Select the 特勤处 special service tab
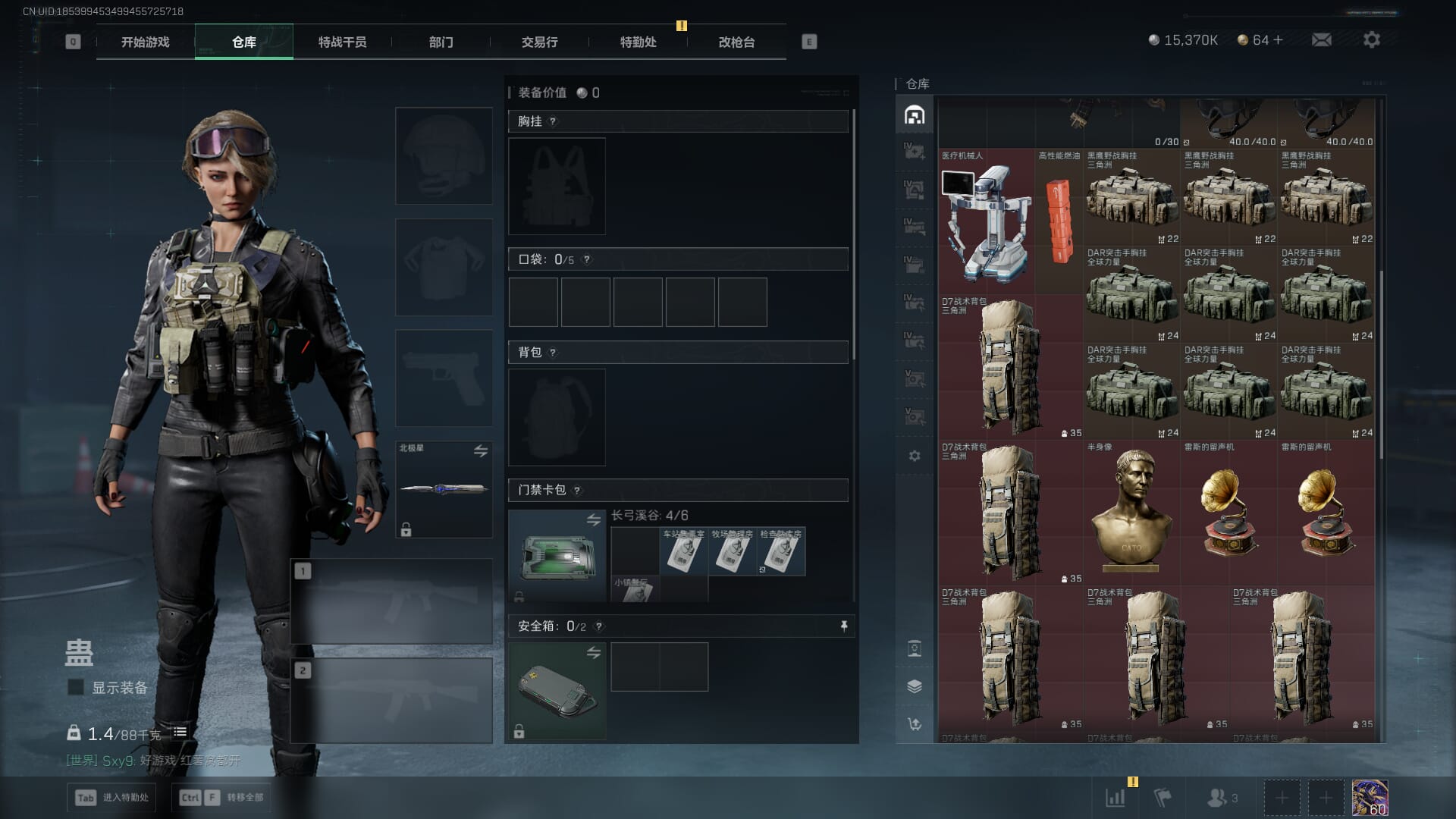 (x=638, y=42)
